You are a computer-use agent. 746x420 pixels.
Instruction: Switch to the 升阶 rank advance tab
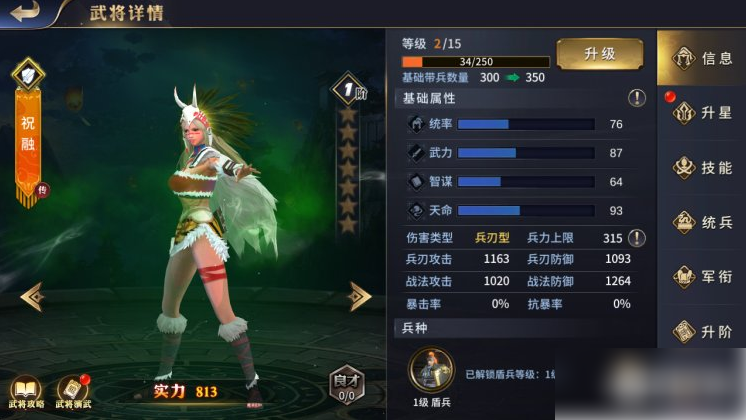click(701, 330)
